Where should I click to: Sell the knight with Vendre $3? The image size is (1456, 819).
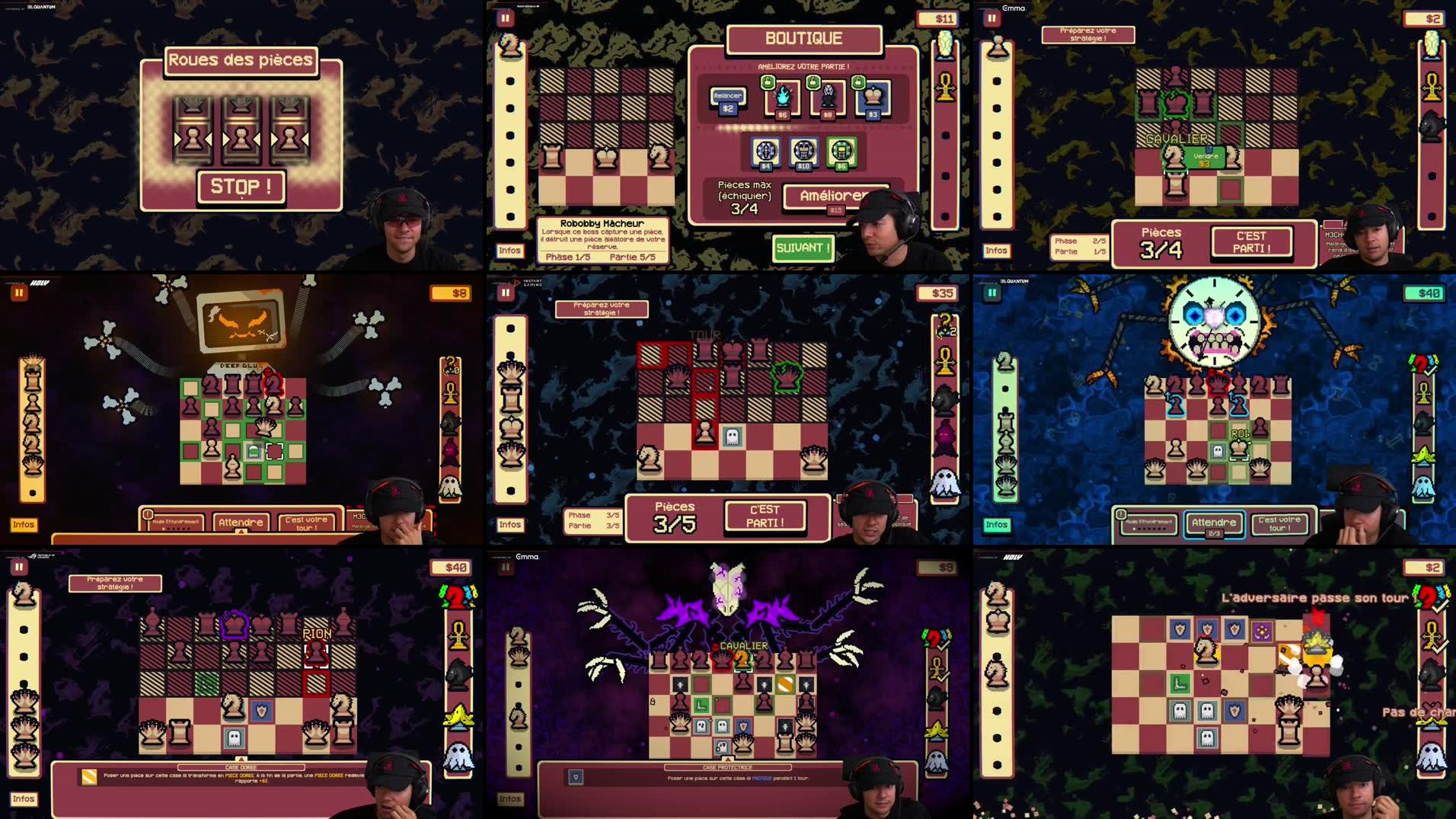click(1204, 159)
